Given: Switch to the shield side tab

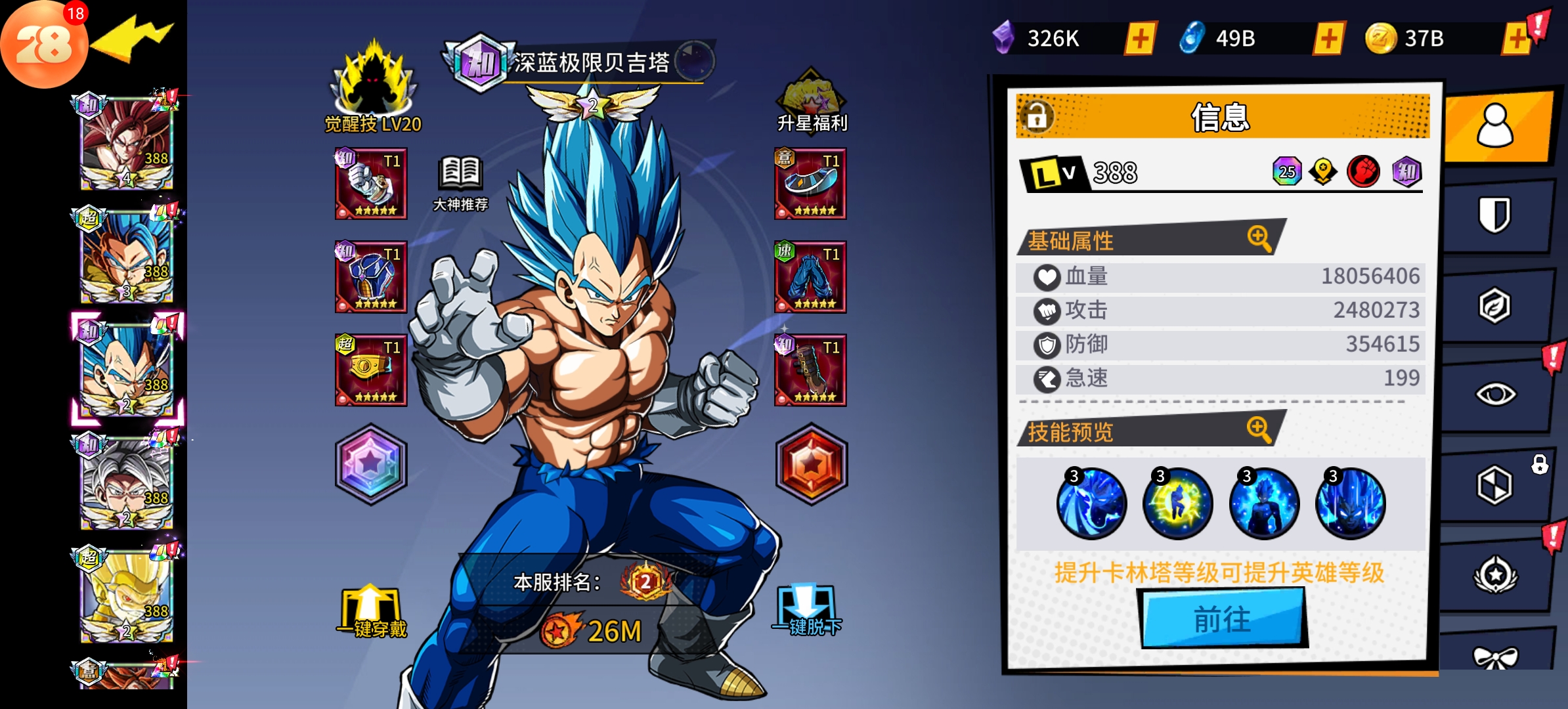Looking at the screenshot, I should tap(1495, 215).
